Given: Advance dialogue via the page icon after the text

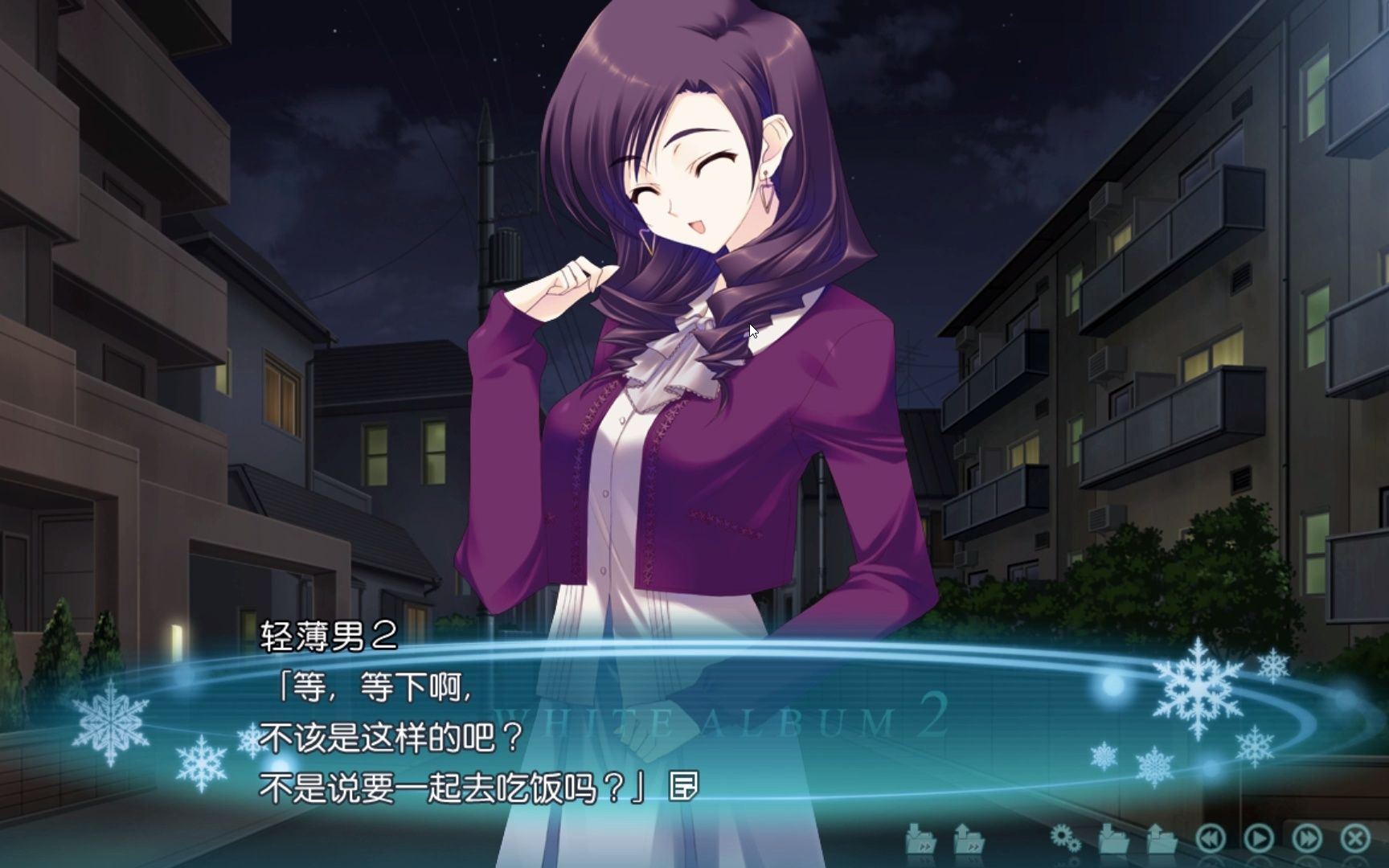Looking at the screenshot, I should point(683,788).
